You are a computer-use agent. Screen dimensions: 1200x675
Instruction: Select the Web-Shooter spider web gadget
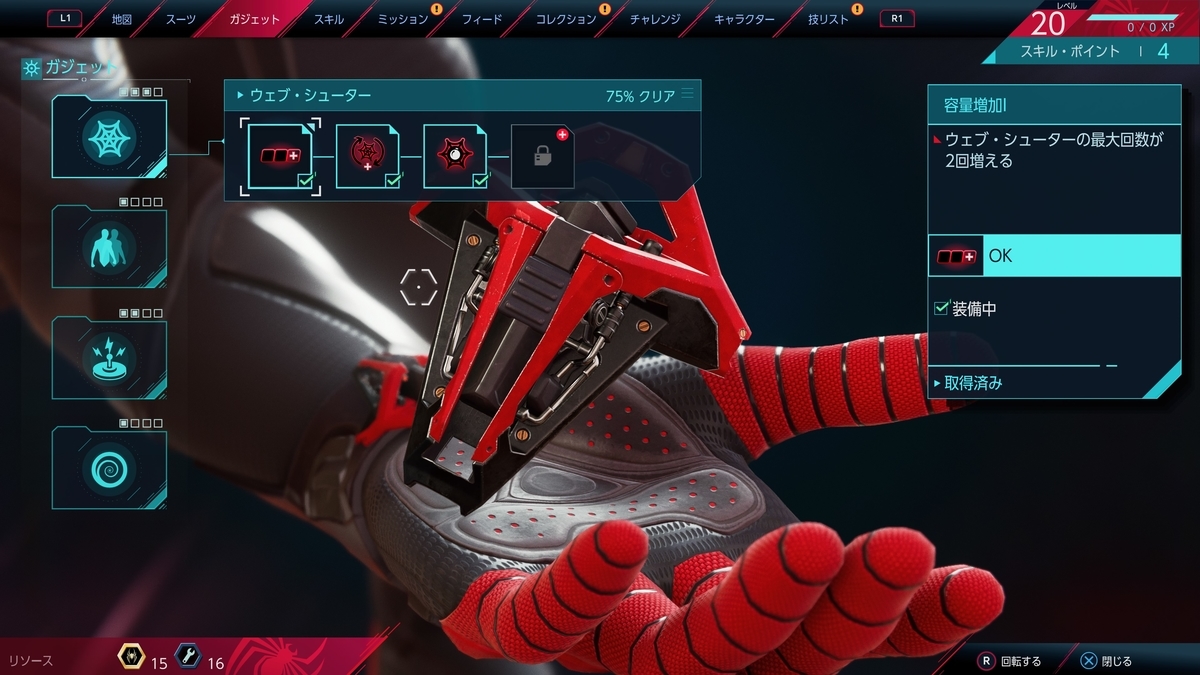click(x=109, y=137)
